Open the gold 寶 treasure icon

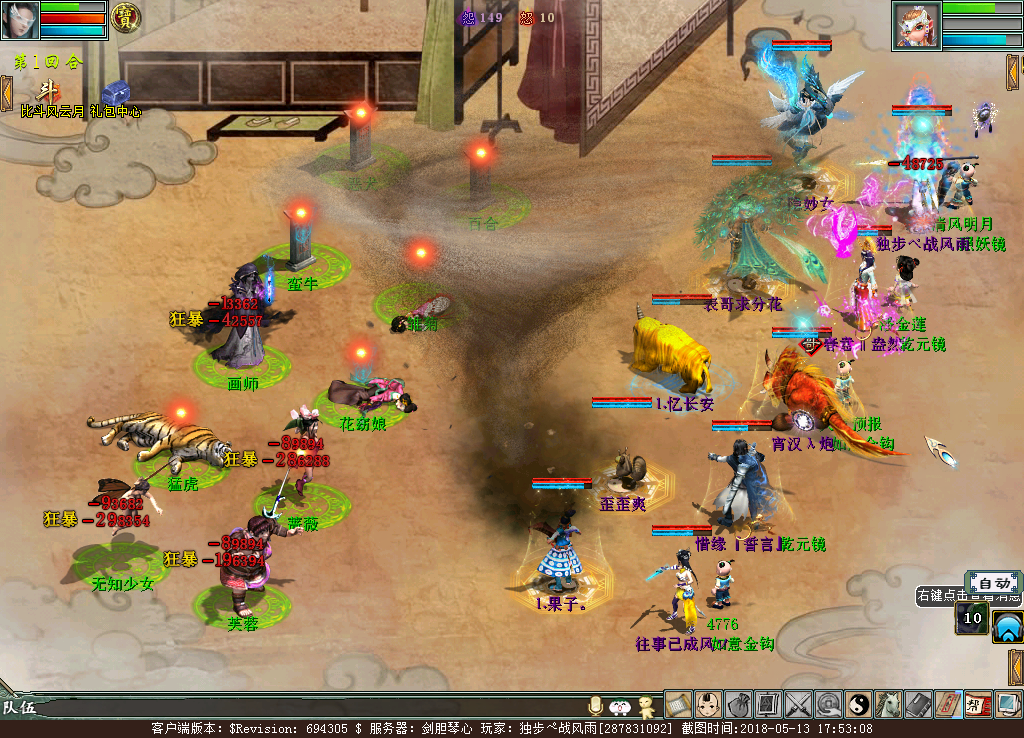(125, 17)
